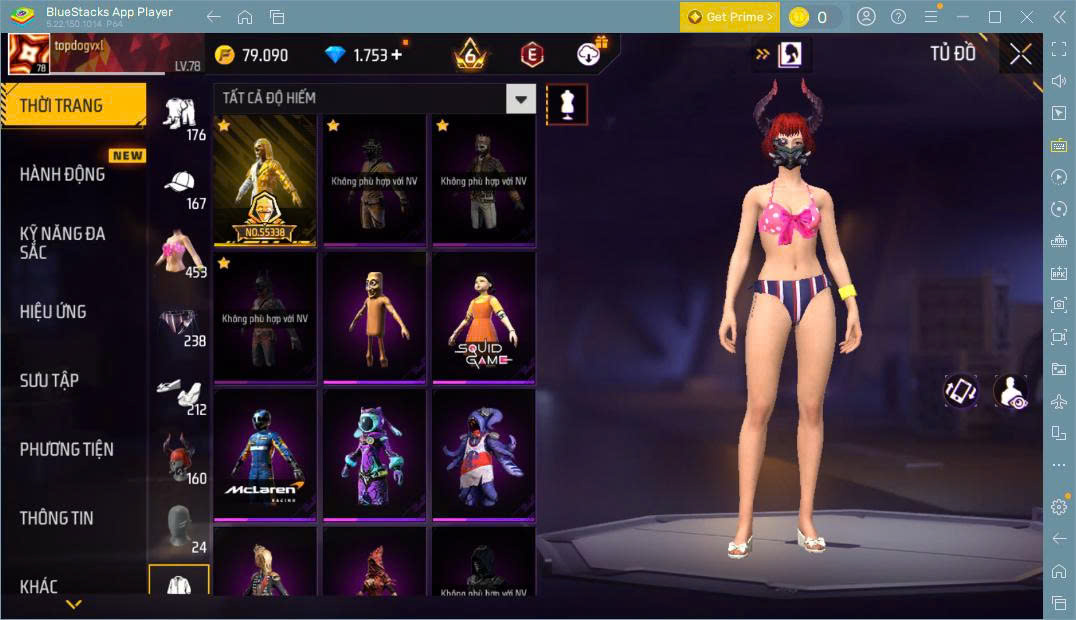Select the Squid Game doll outfit
The image size is (1076, 620).
pos(483,316)
